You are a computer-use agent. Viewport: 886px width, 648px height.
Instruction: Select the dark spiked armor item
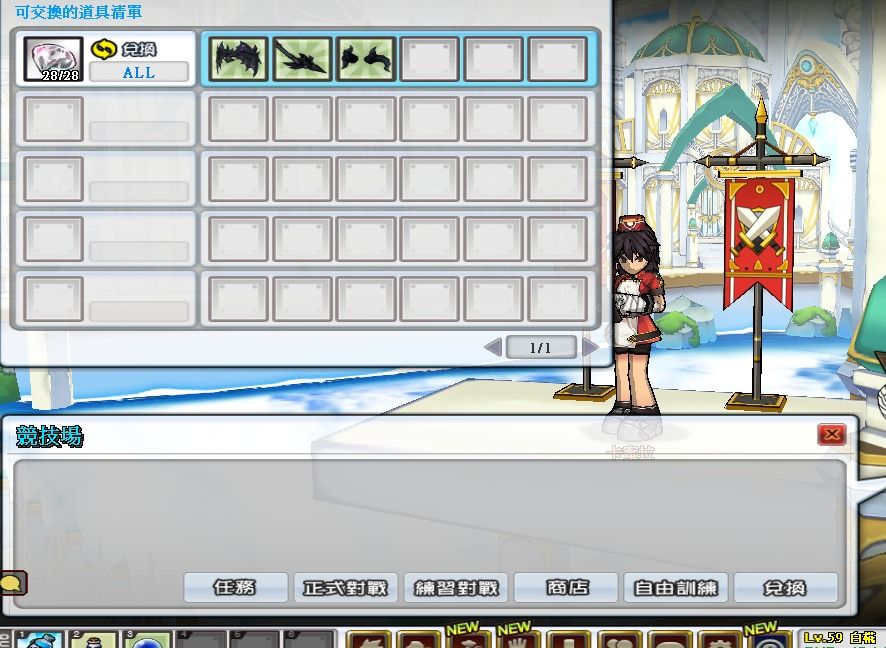(239, 60)
